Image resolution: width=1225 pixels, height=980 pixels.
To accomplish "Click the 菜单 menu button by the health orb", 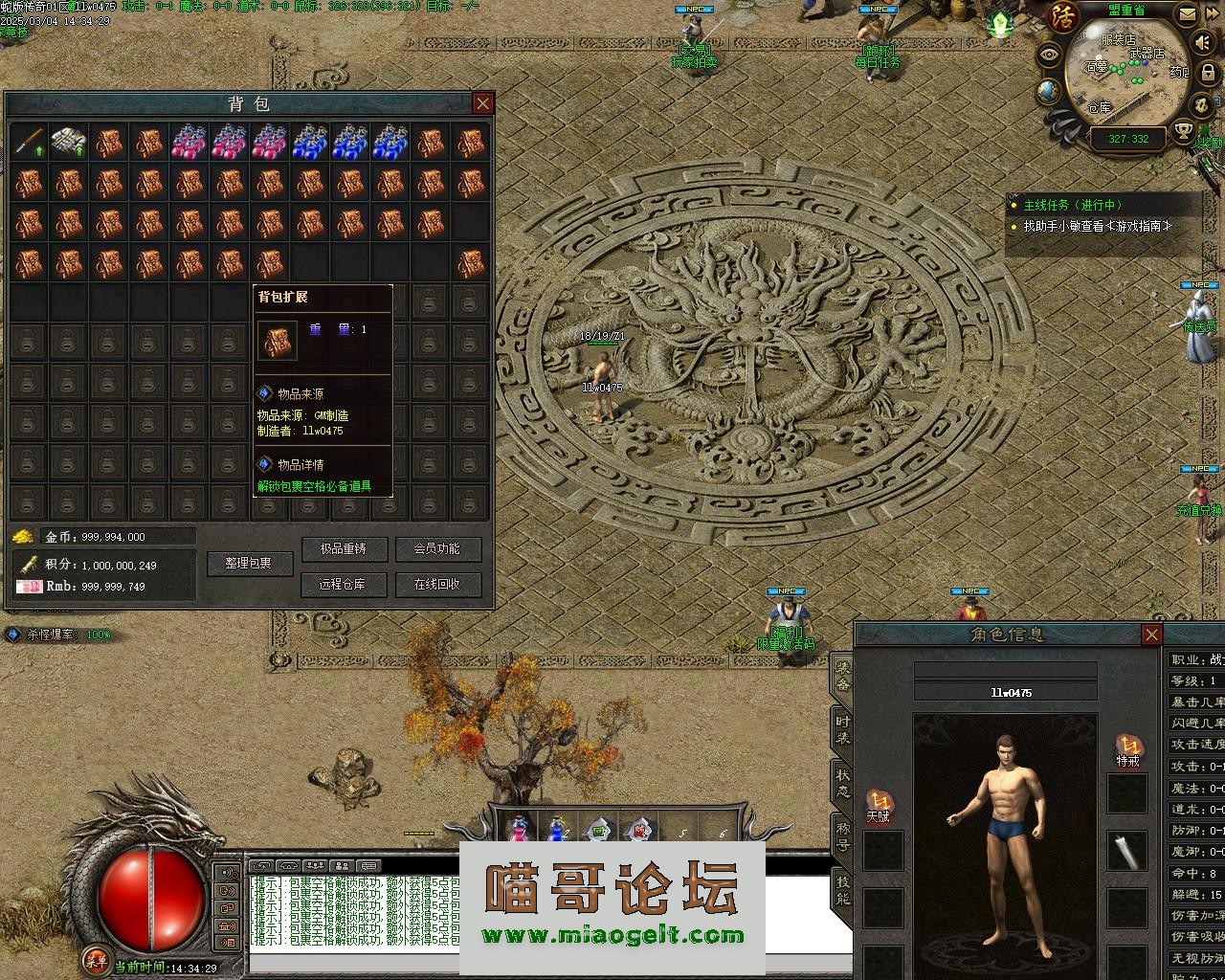I will (x=95, y=959).
